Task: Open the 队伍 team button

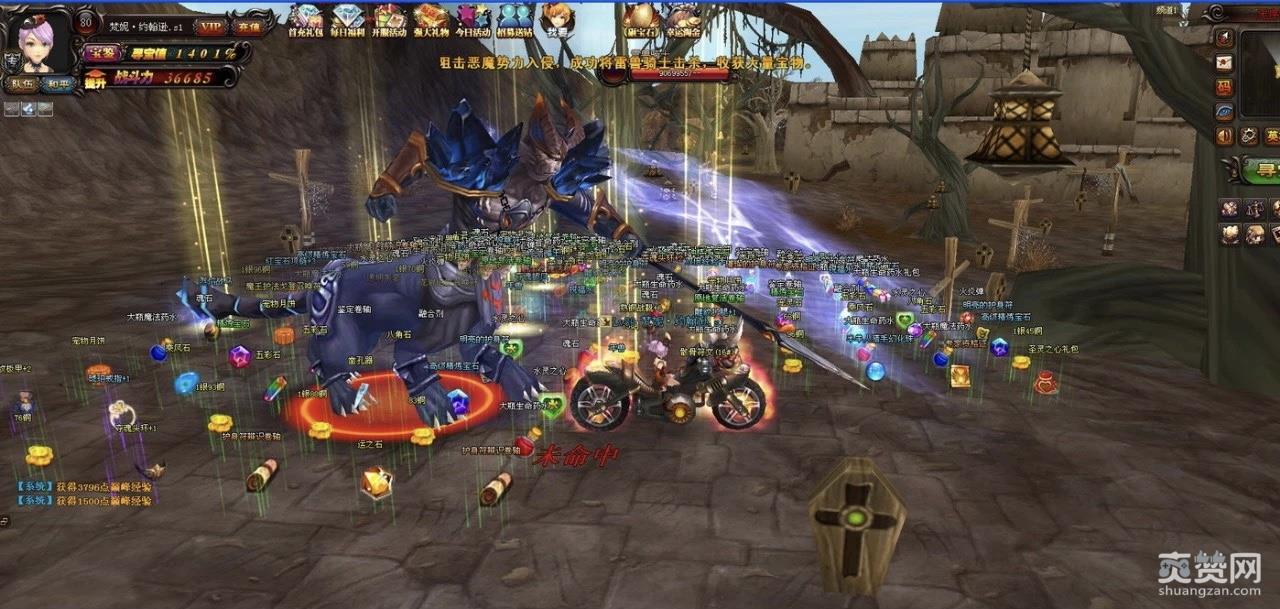Action: pyautogui.click(x=22, y=85)
